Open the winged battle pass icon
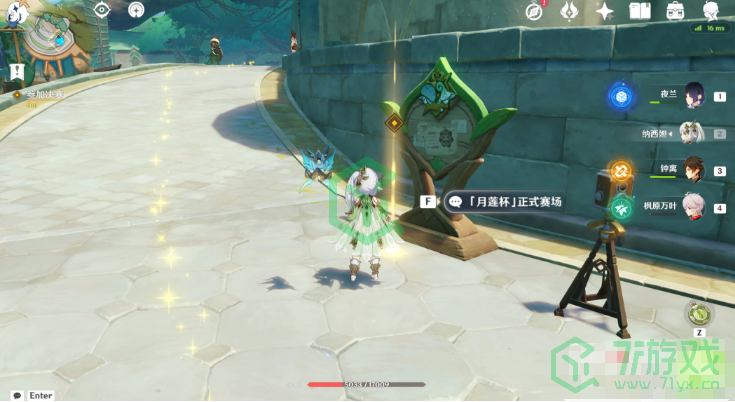This screenshot has width=735, height=402. point(569,11)
